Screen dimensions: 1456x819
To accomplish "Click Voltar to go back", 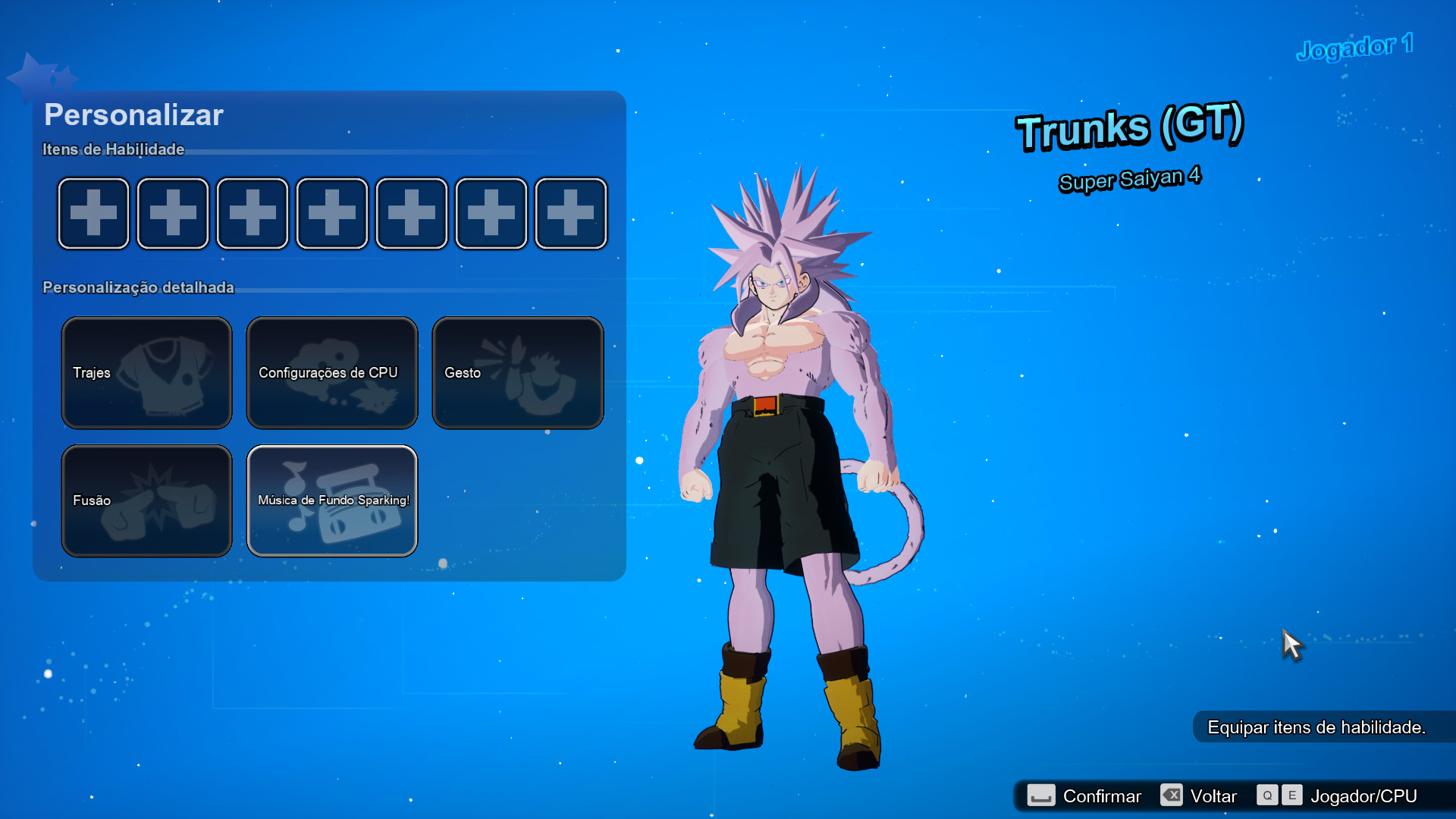I will [1214, 795].
